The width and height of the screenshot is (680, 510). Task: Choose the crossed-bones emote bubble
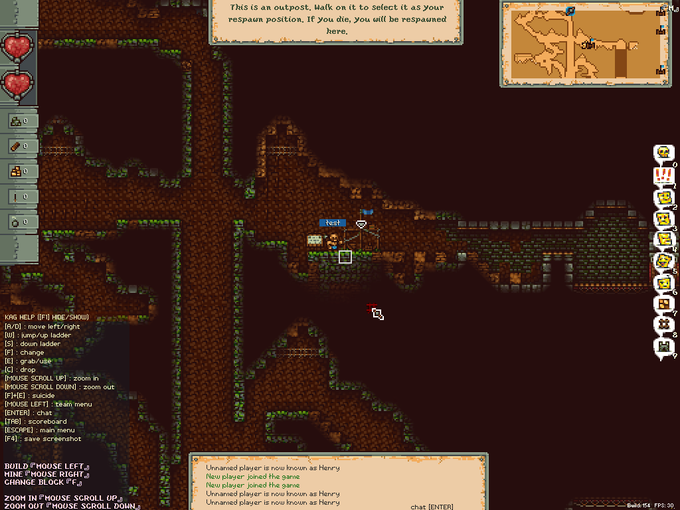coord(663,326)
